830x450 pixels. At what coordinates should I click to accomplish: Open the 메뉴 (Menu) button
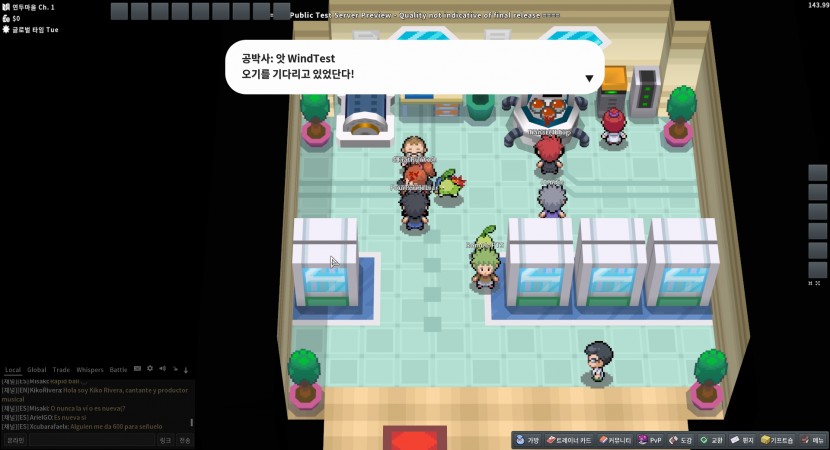(813, 440)
